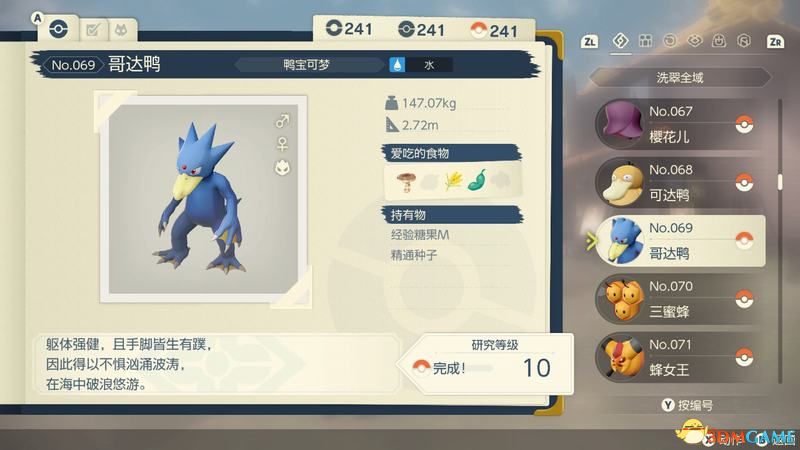Click the 经验糖果M held item
Image resolution: width=800 pixels, height=450 pixels.
420,234
